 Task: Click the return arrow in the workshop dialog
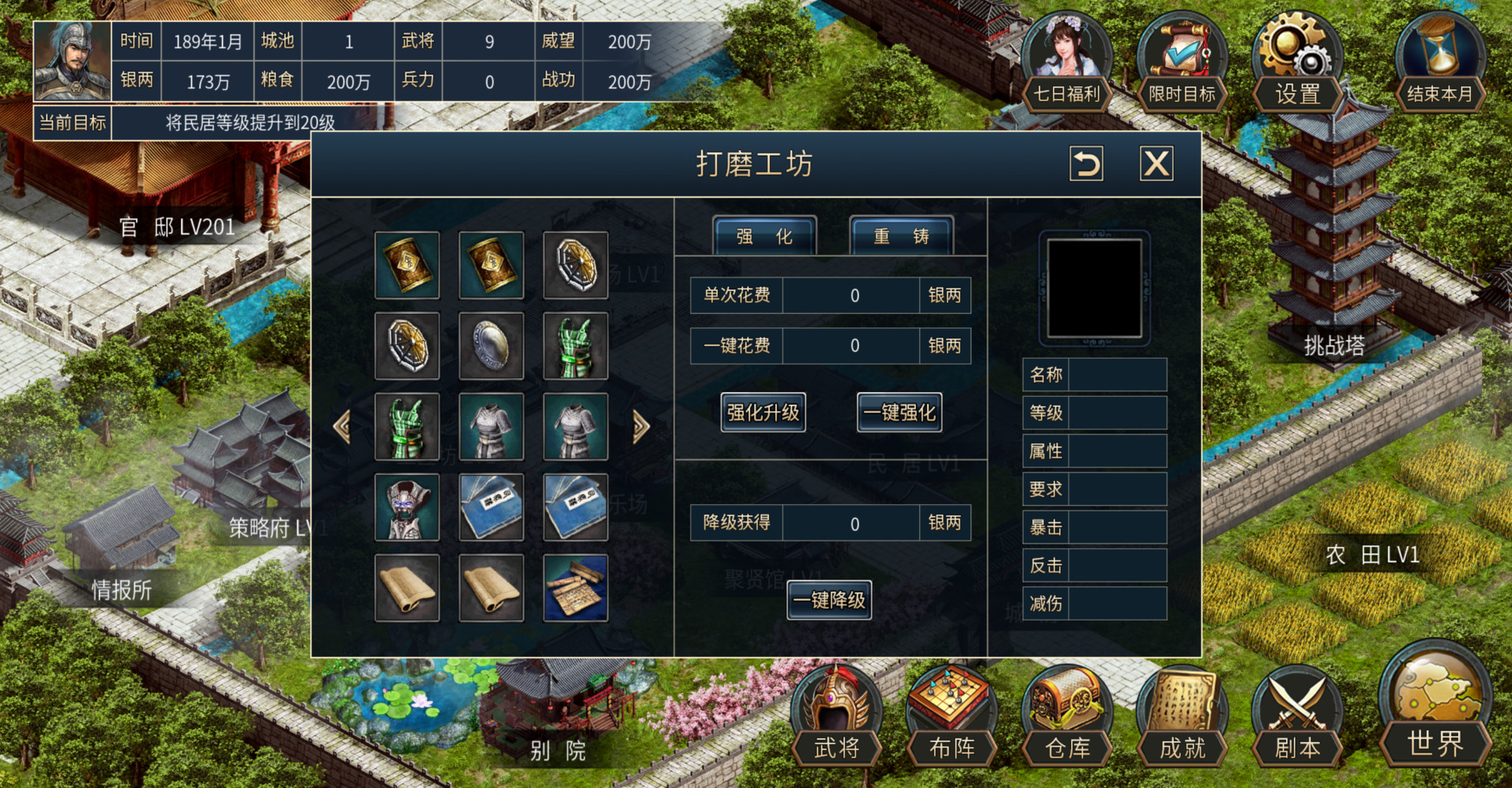tap(1086, 165)
